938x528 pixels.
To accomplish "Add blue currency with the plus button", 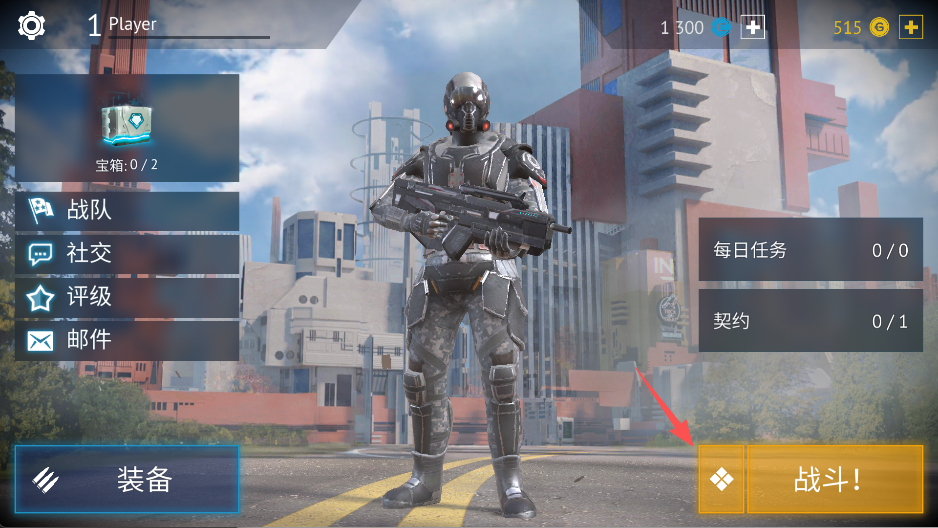I will 752,28.
